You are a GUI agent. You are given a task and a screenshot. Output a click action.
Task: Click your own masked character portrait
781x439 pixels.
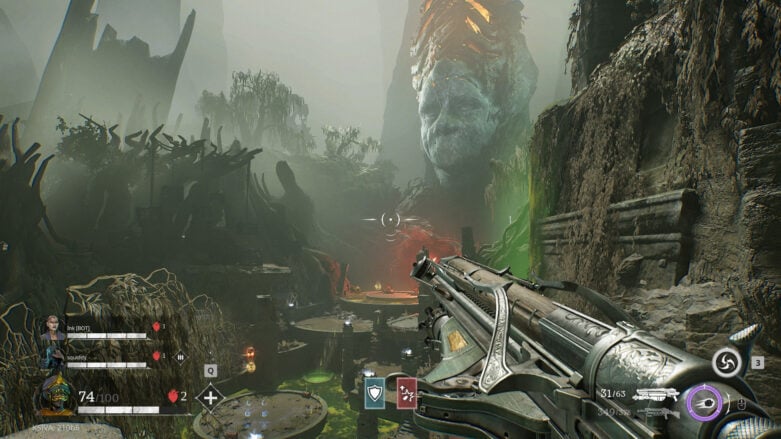[56, 394]
